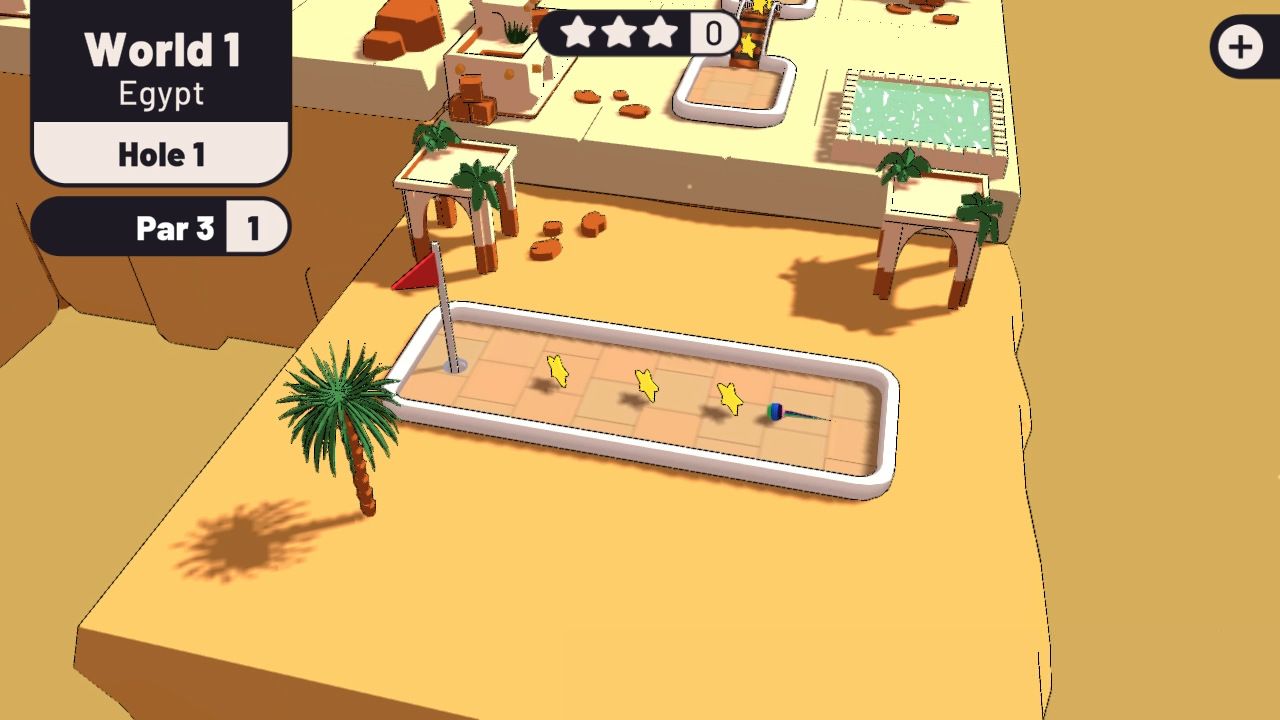
Task: Collect the leftmost yellow star on the green
Action: [x=557, y=372]
